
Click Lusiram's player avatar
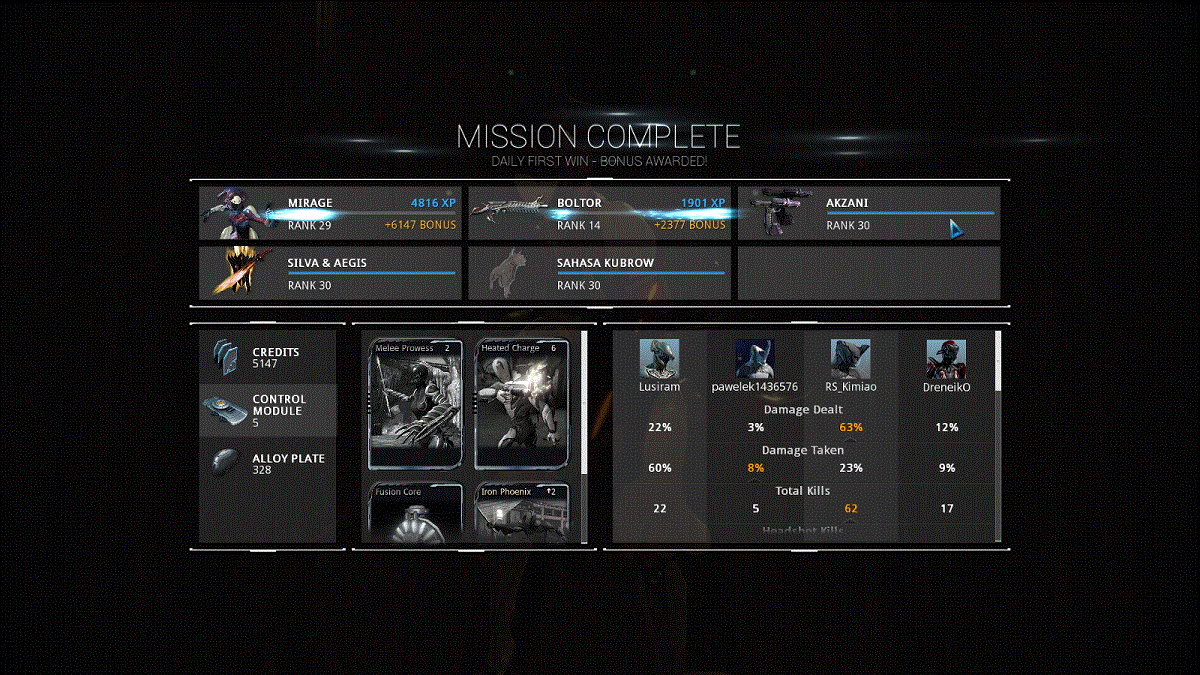pos(659,358)
